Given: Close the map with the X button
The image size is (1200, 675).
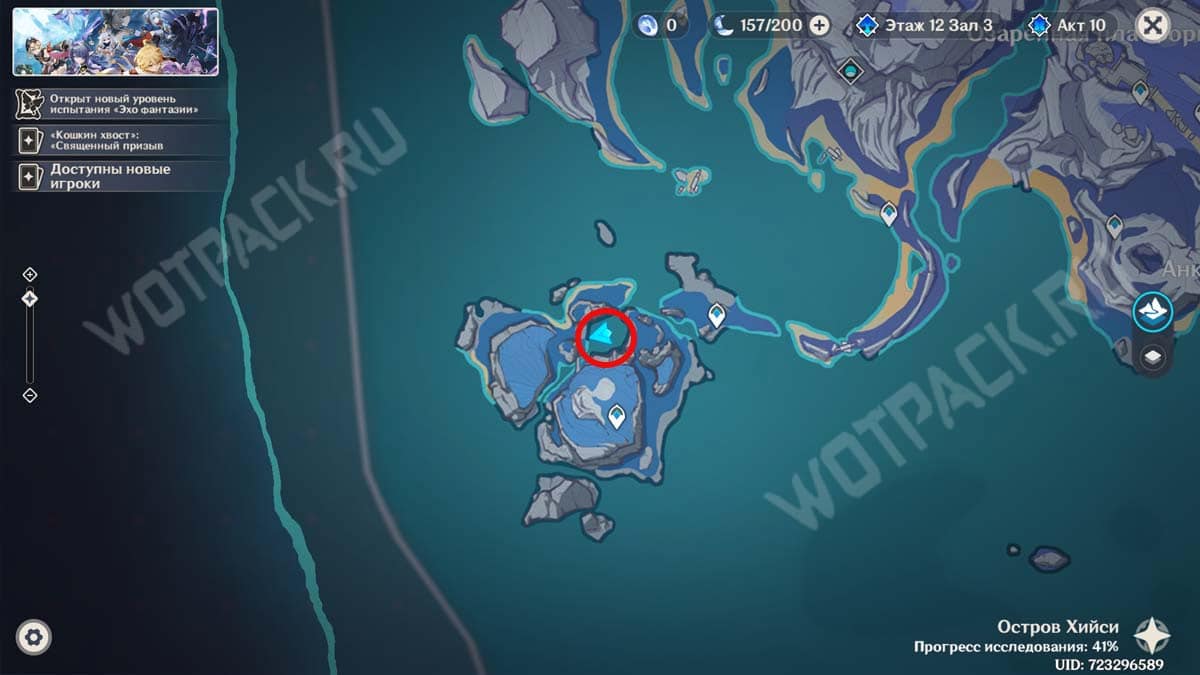Looking at the screenshot, I should (x=1152, y=26).
